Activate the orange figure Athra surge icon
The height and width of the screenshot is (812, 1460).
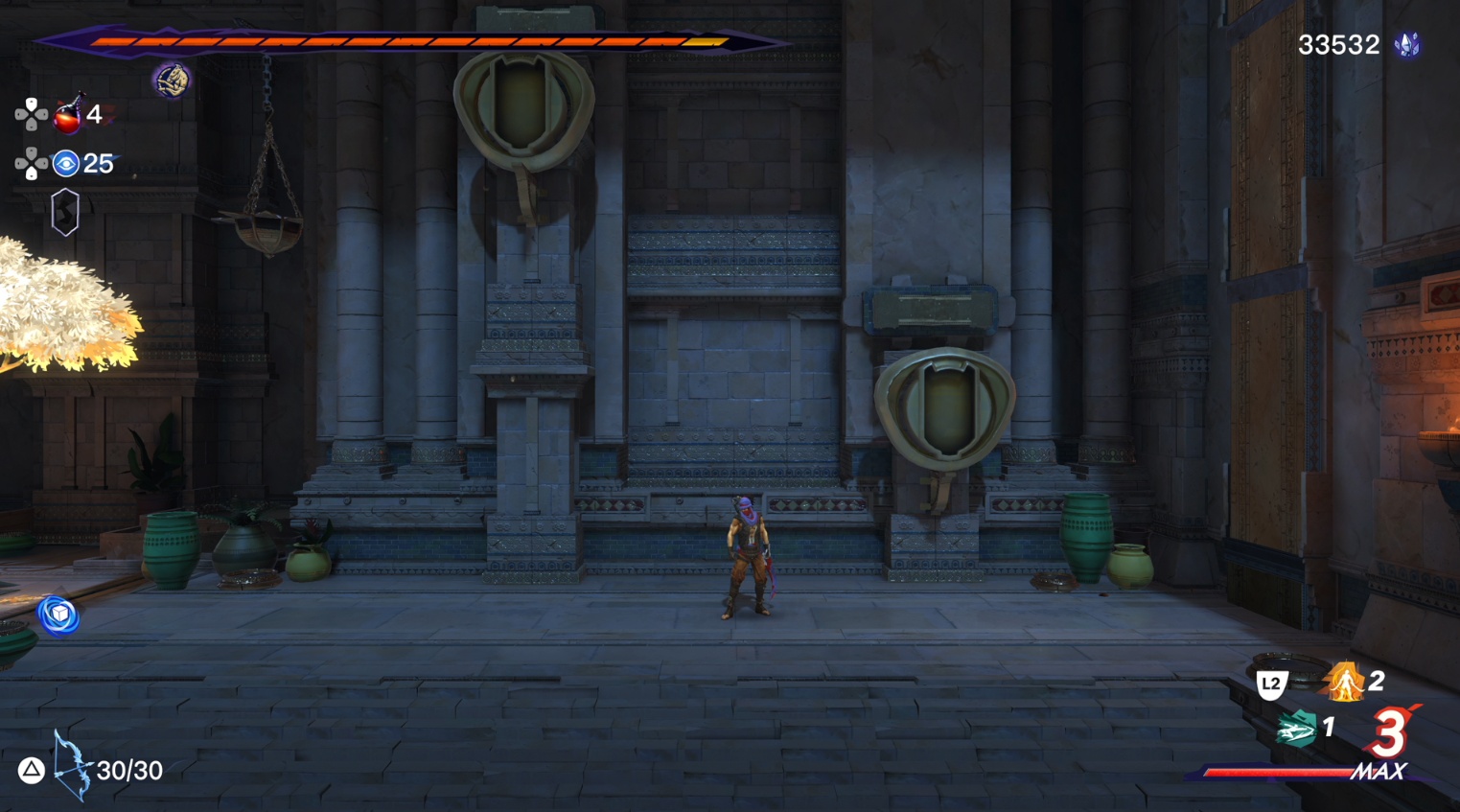[x=1345, y=682]
